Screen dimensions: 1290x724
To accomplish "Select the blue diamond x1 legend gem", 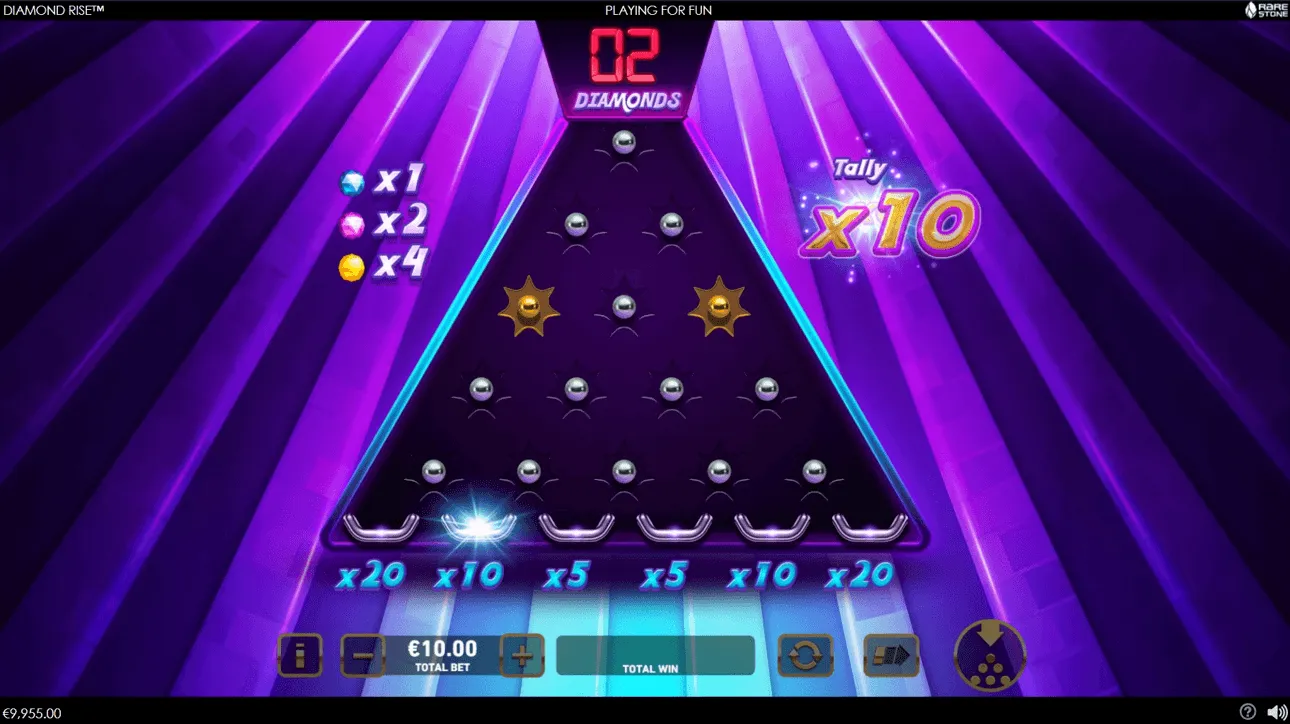I will [351, 182].
